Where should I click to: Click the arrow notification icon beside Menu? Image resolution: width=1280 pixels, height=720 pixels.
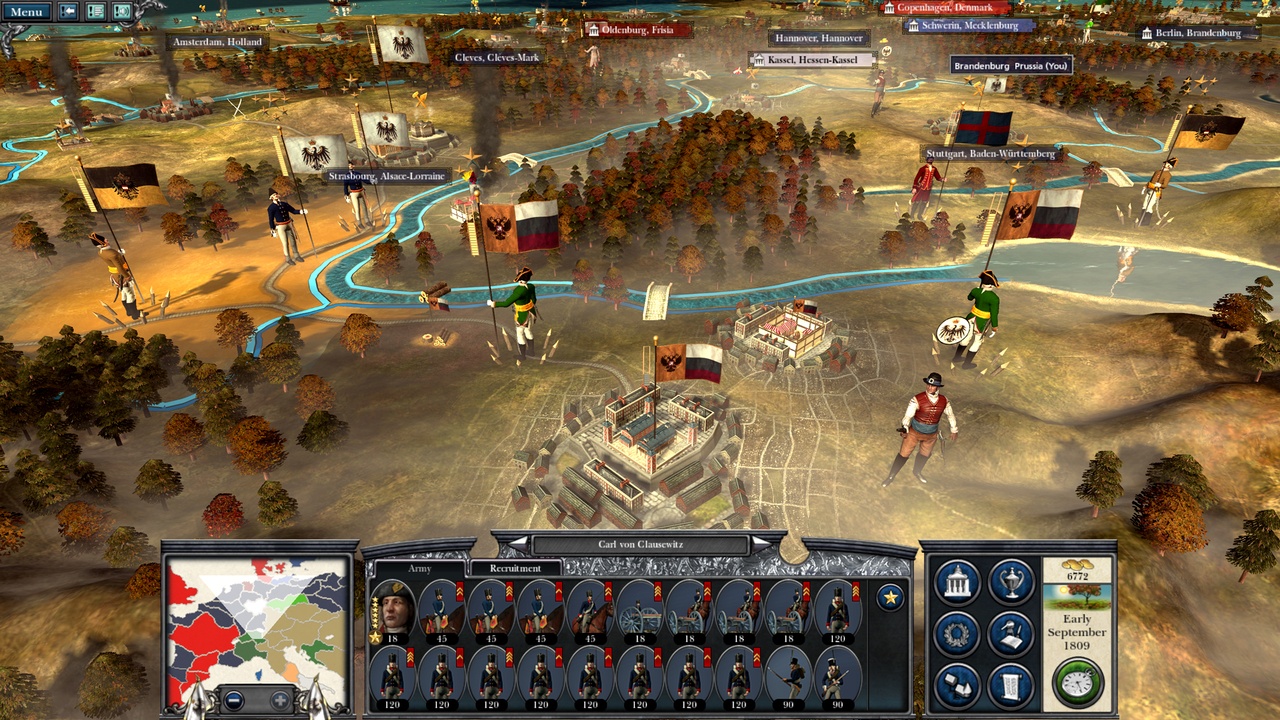pyautogui.click(x=69, y=12)
